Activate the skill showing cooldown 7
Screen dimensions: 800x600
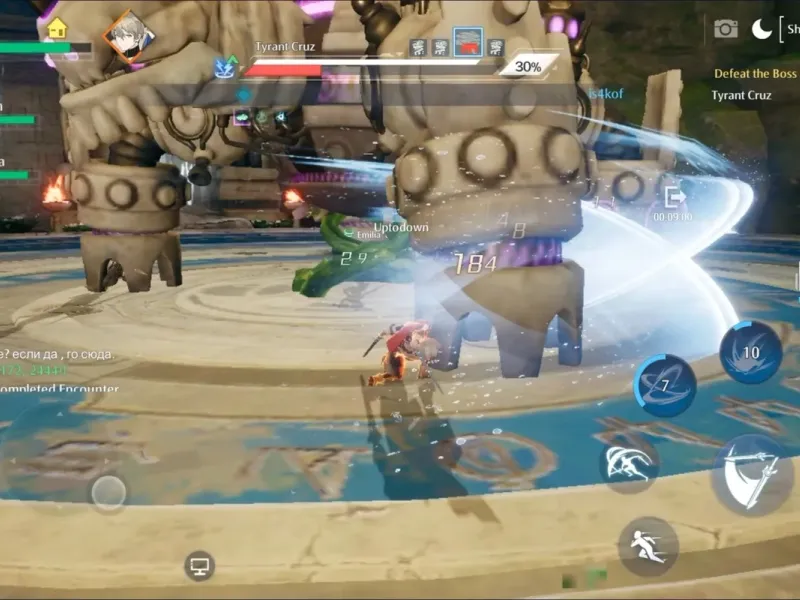[664, 385]
